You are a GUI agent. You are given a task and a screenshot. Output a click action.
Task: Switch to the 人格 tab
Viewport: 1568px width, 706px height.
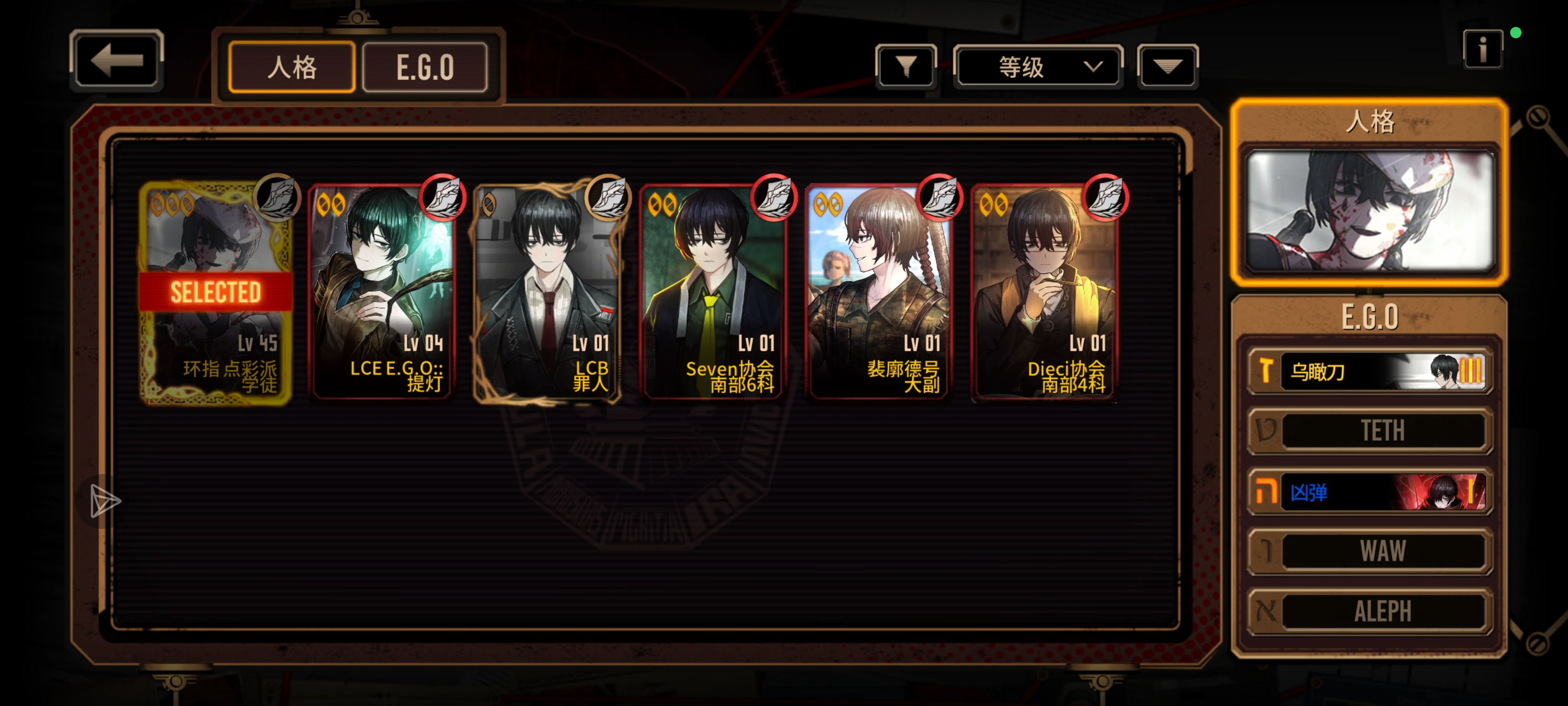point(292,67)
